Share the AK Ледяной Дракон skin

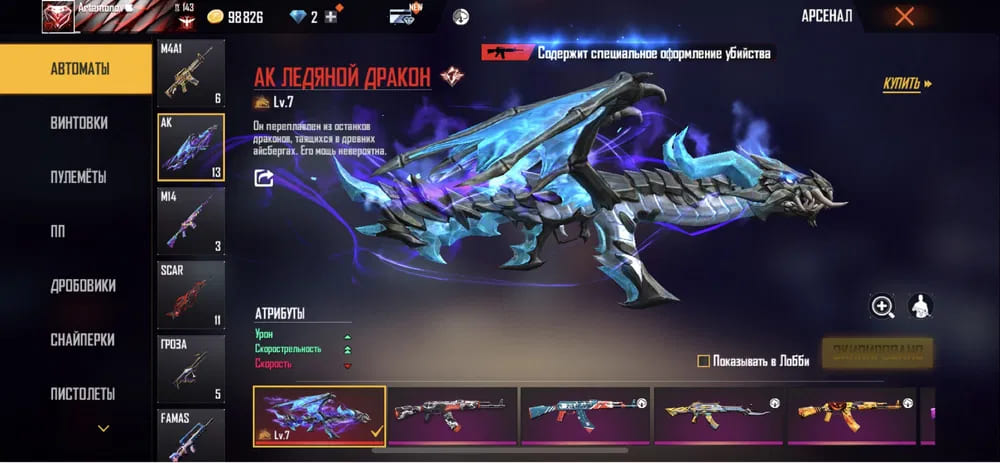coord(264,178)
